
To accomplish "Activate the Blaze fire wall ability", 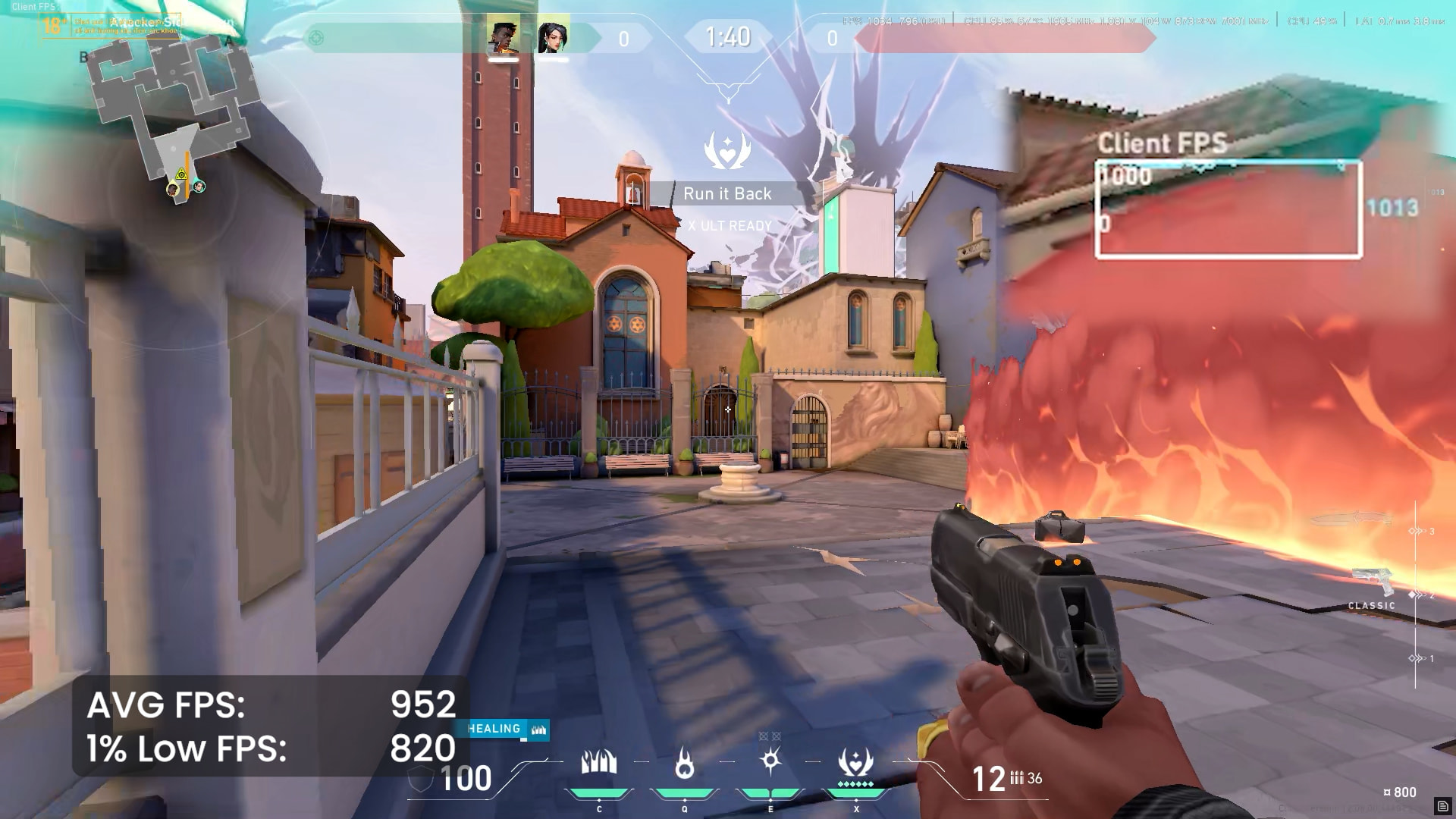I will 599,763.
